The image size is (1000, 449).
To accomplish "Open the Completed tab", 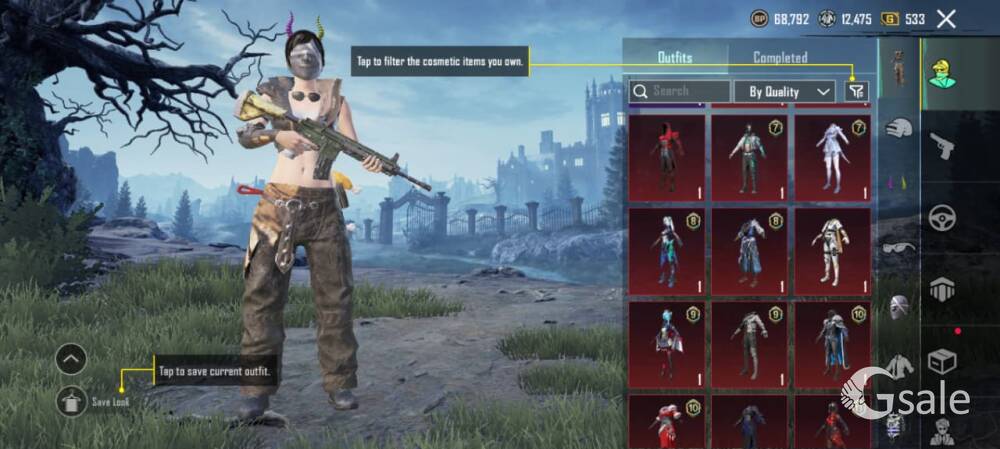I will click(x=780, y=57).
